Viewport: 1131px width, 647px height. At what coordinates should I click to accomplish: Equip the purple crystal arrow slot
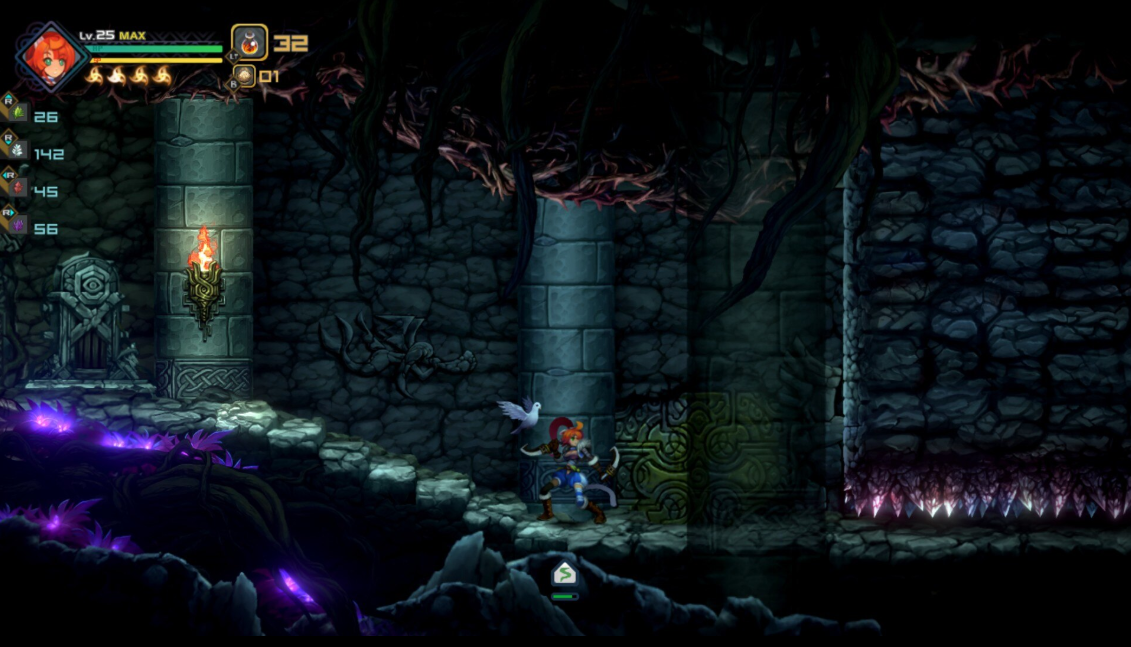tap(17, 225)
